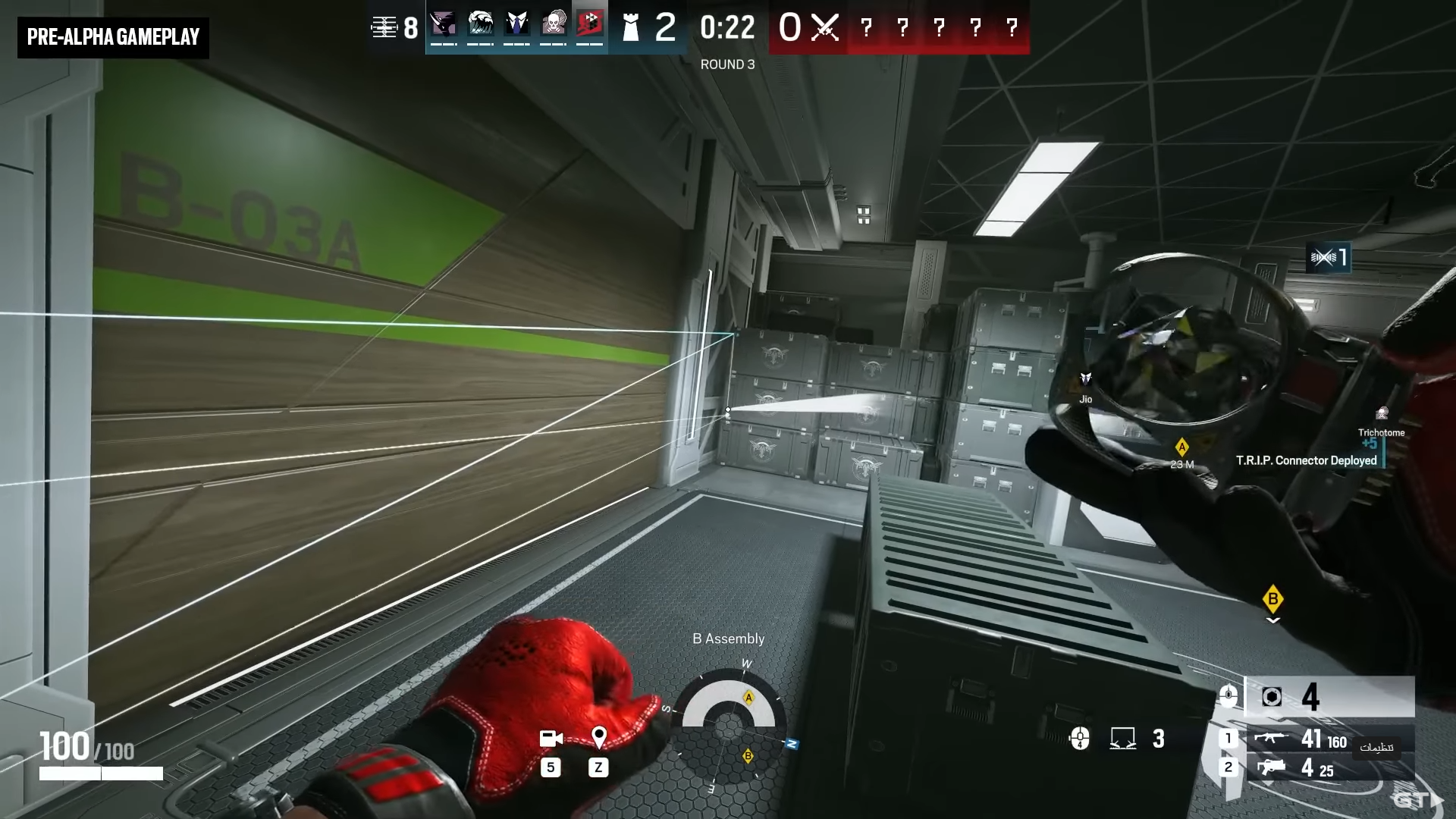
Task: Click the skull operator portrait
Action: click(x=553, y=23)
